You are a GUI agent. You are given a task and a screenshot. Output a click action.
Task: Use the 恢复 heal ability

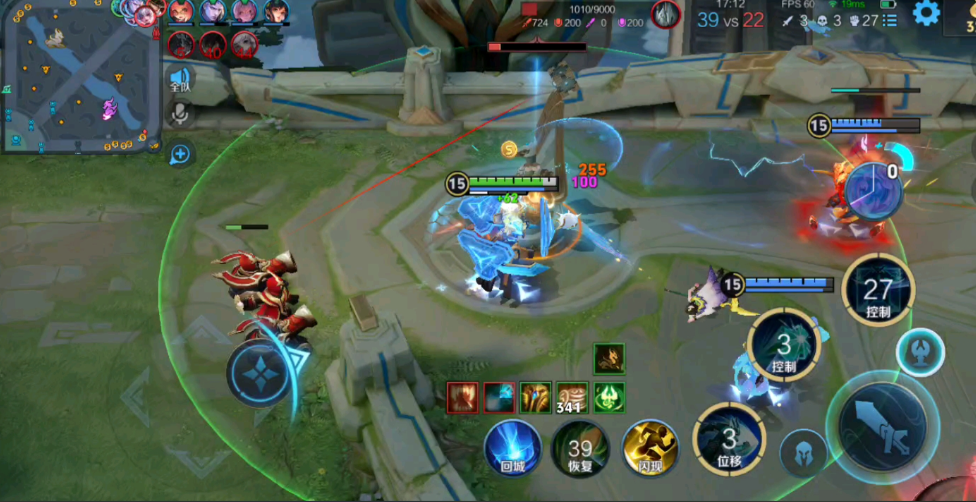click(x=580, y=447)
